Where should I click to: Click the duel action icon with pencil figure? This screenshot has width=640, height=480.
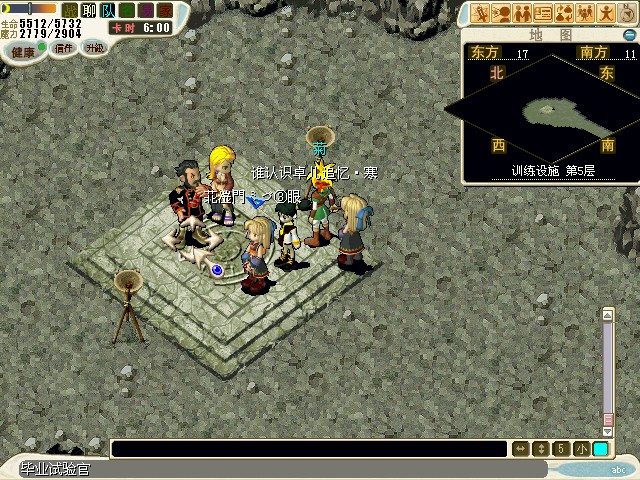[x=481, y=13]
